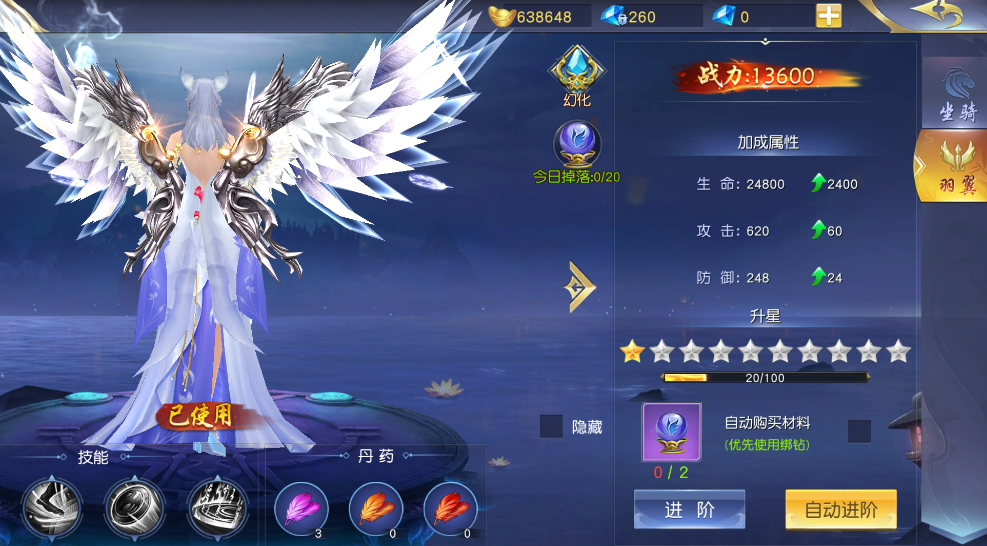The width and height of the screenshot is (987, 546).
Task: View the middle ring-shaped skill icon
Action: (134, 507)
